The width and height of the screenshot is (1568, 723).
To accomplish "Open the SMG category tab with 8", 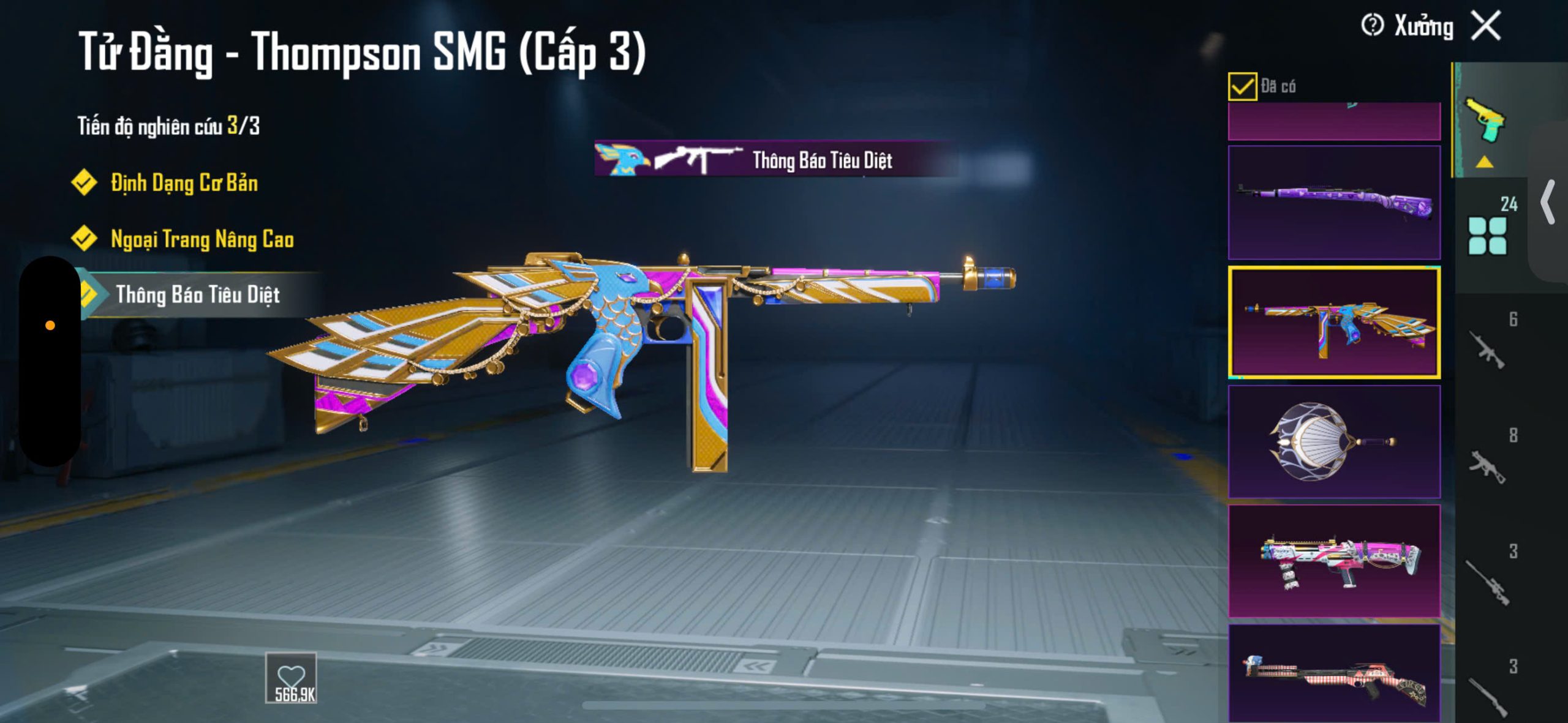I will (1488, 465).
